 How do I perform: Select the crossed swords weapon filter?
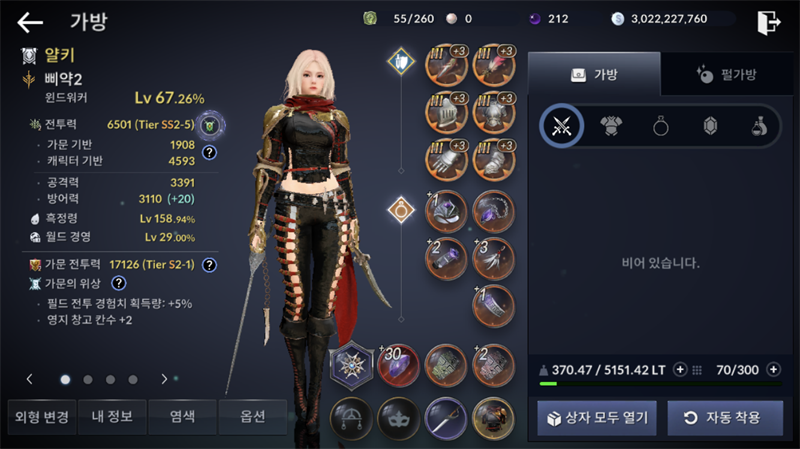point(561,126)
